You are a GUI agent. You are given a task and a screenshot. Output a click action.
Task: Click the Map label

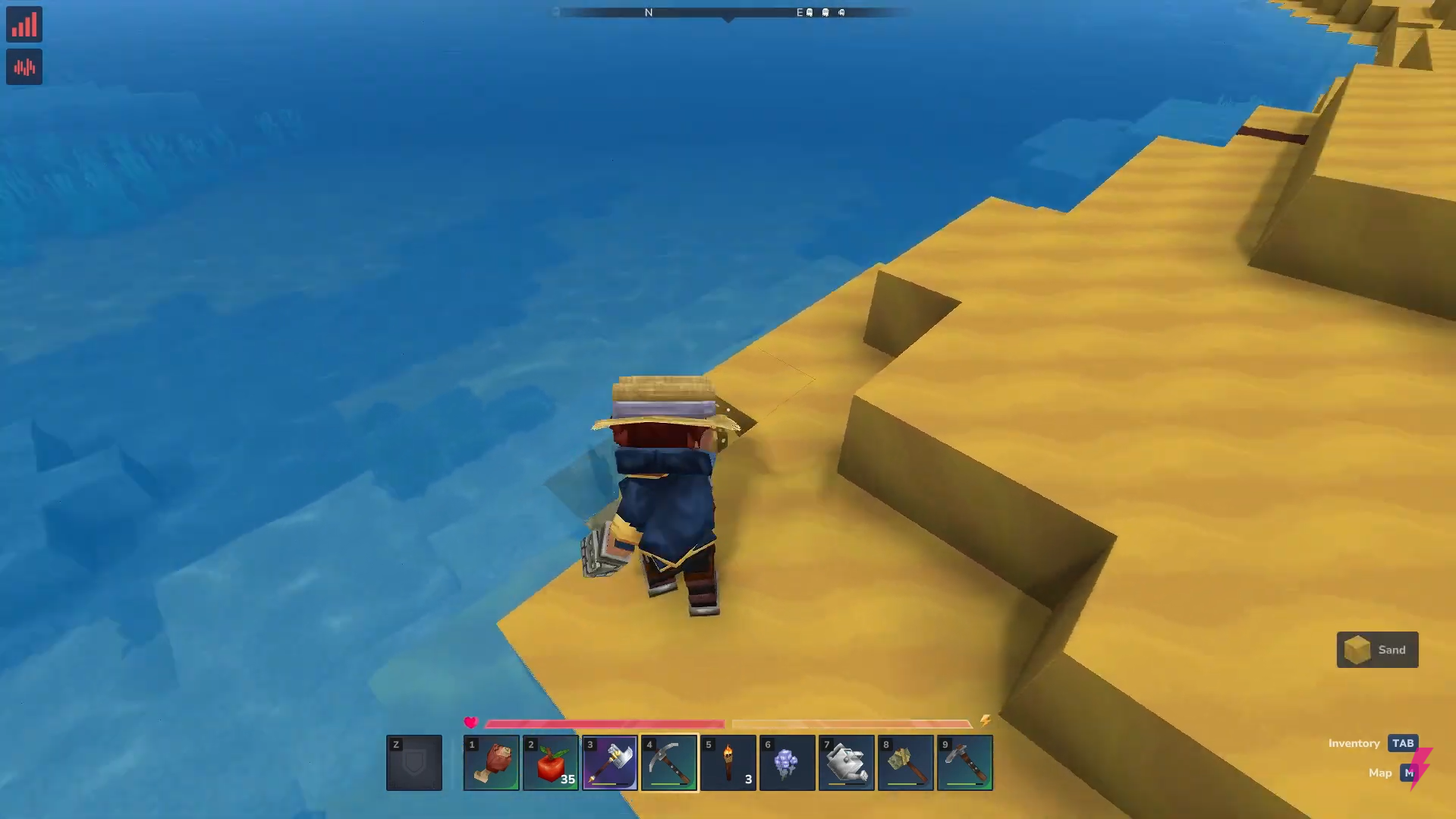point(1379,772)
